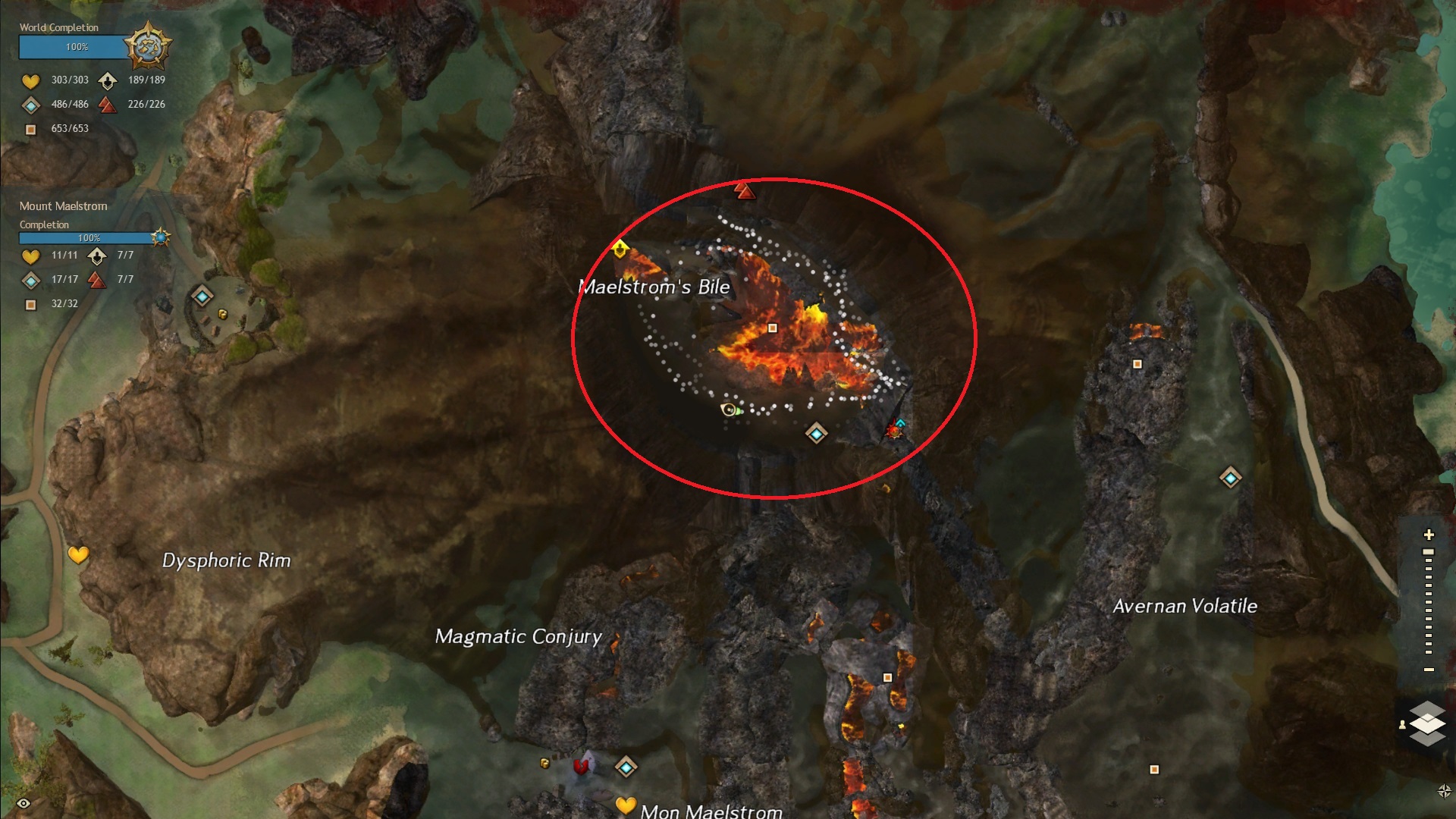The width and height of the screenshot is (1456, 819).
Task: Toggle the eye icon map legend
Action: pyautogui.click(x=24, y=803)
